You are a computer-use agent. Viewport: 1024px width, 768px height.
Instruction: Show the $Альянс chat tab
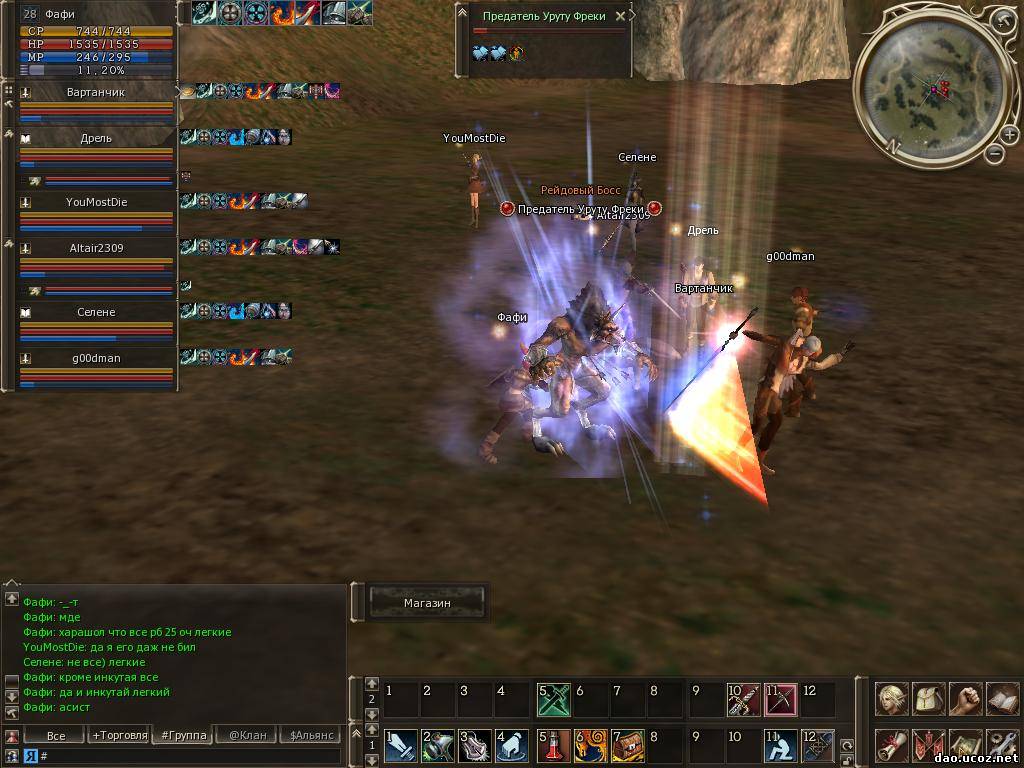click(x=310, y=736)
